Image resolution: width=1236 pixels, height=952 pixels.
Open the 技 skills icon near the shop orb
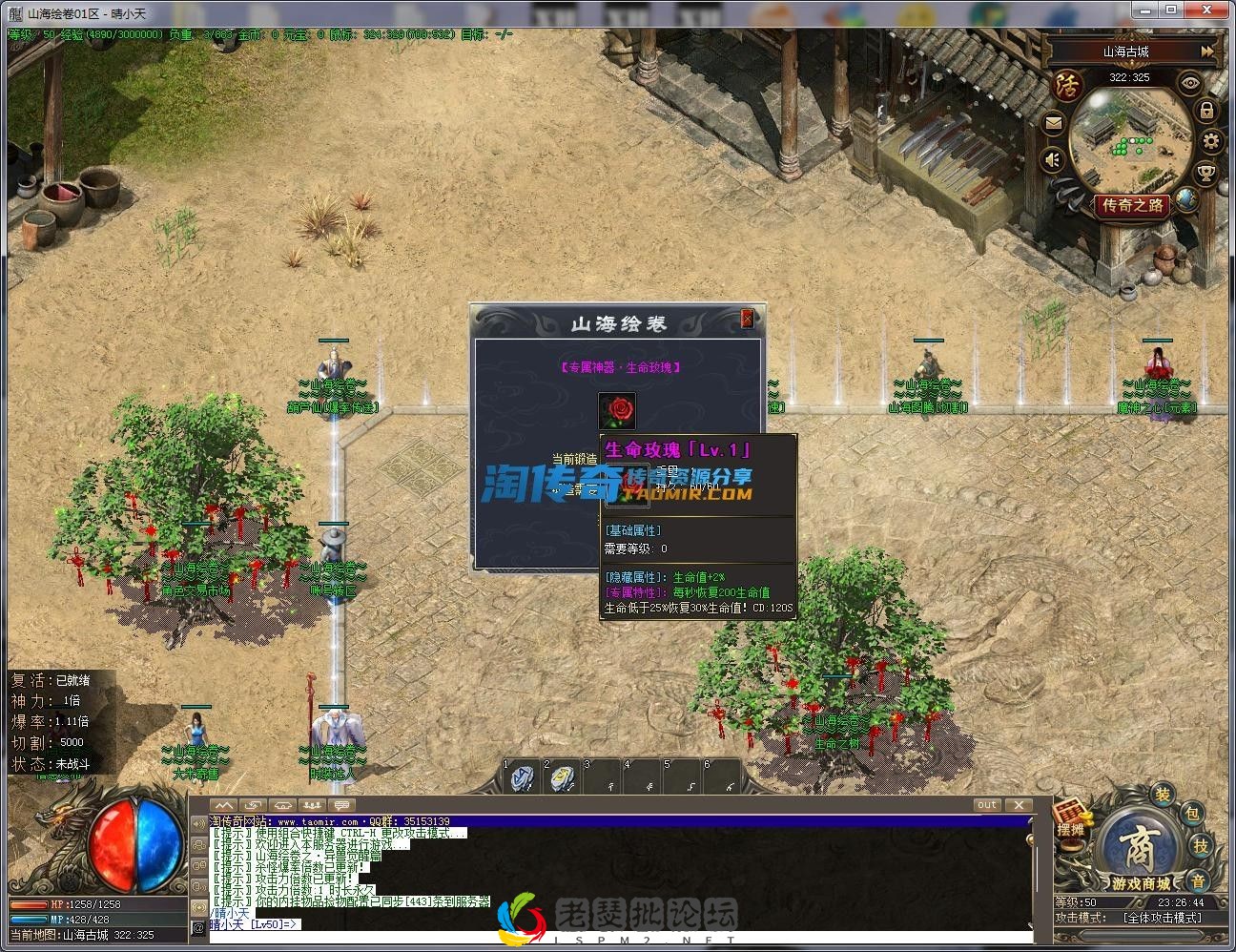tap(1202, 846)
